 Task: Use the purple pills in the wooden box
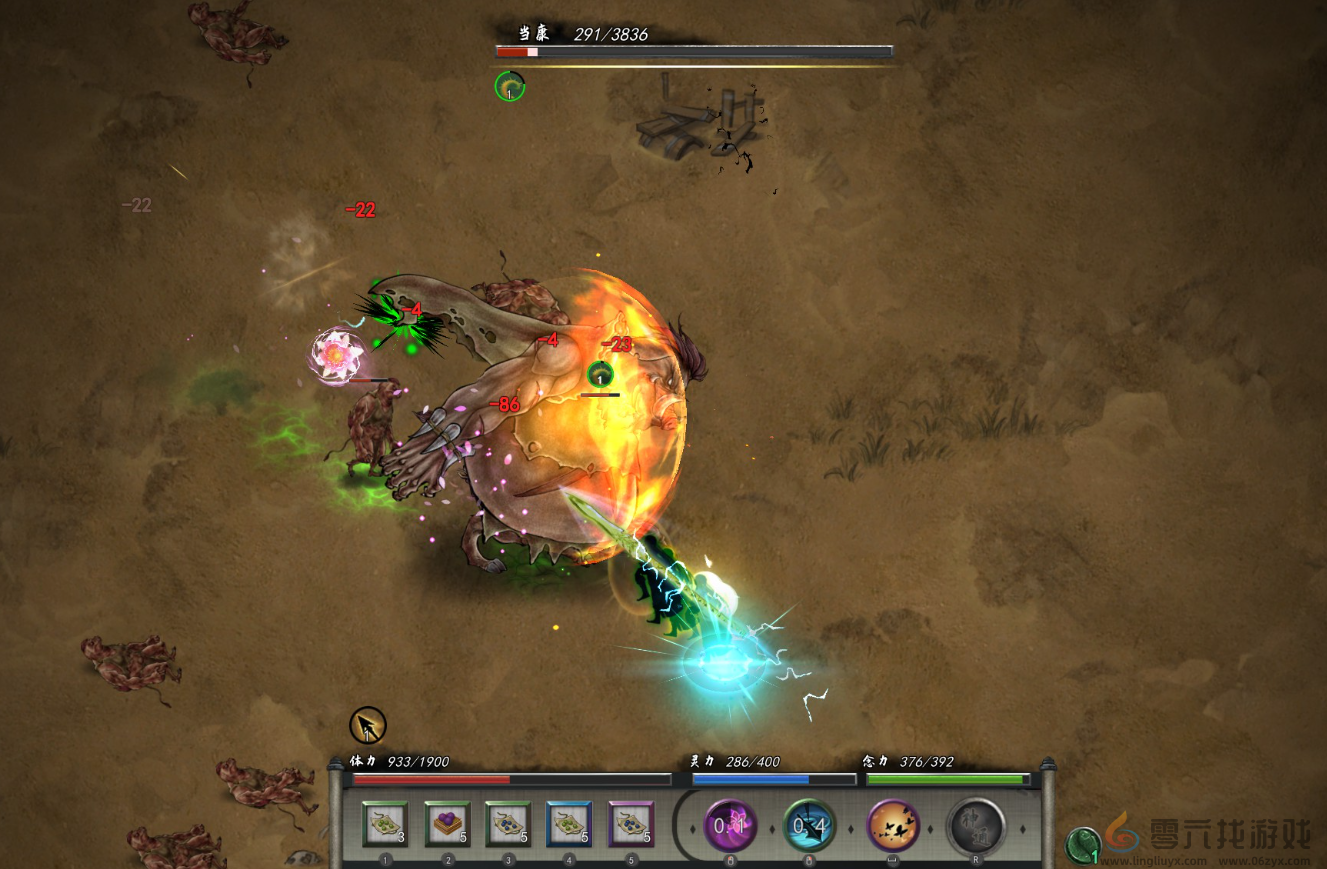point(447,825)
